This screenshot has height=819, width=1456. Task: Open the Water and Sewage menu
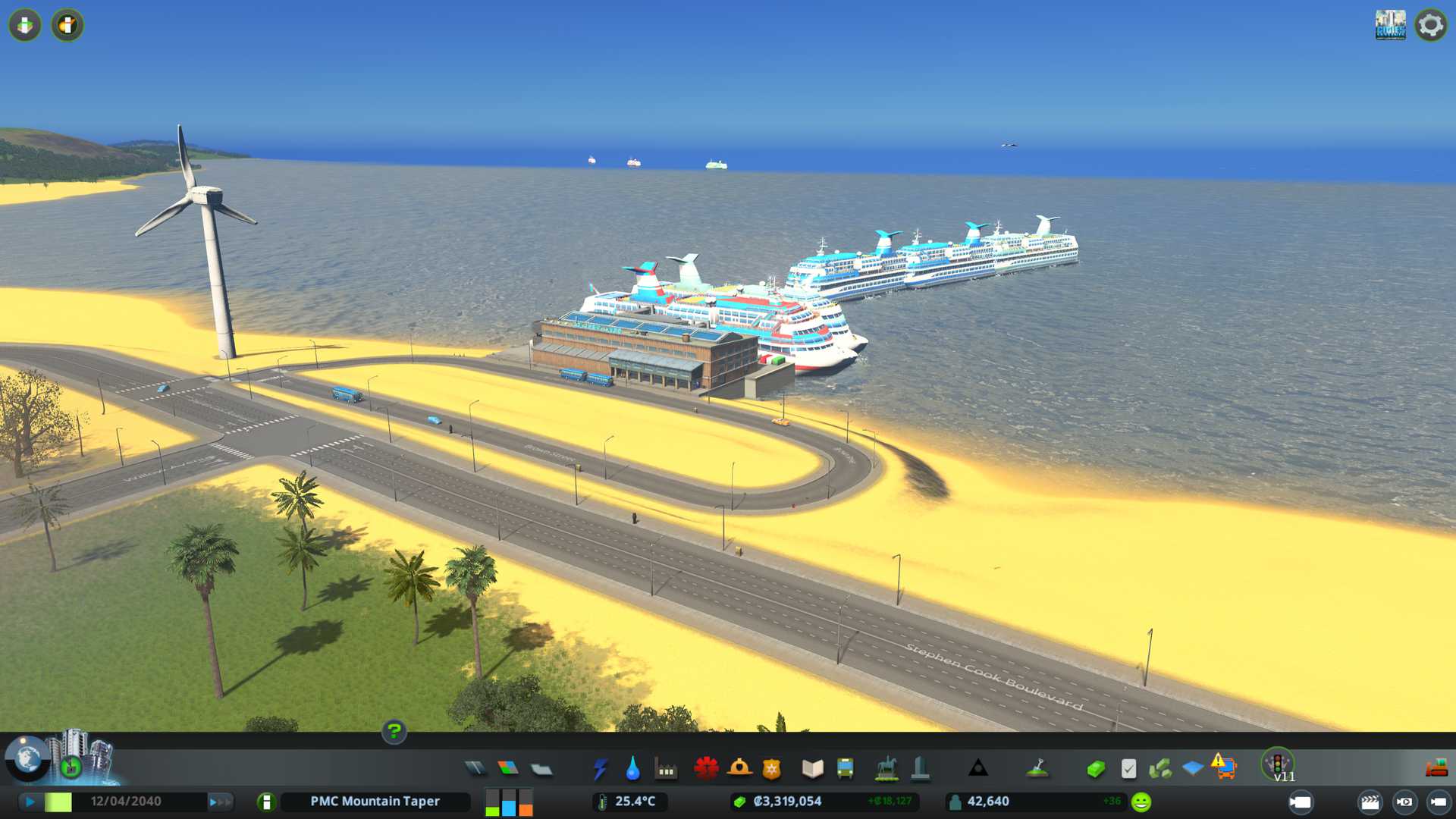pos(632,769)
